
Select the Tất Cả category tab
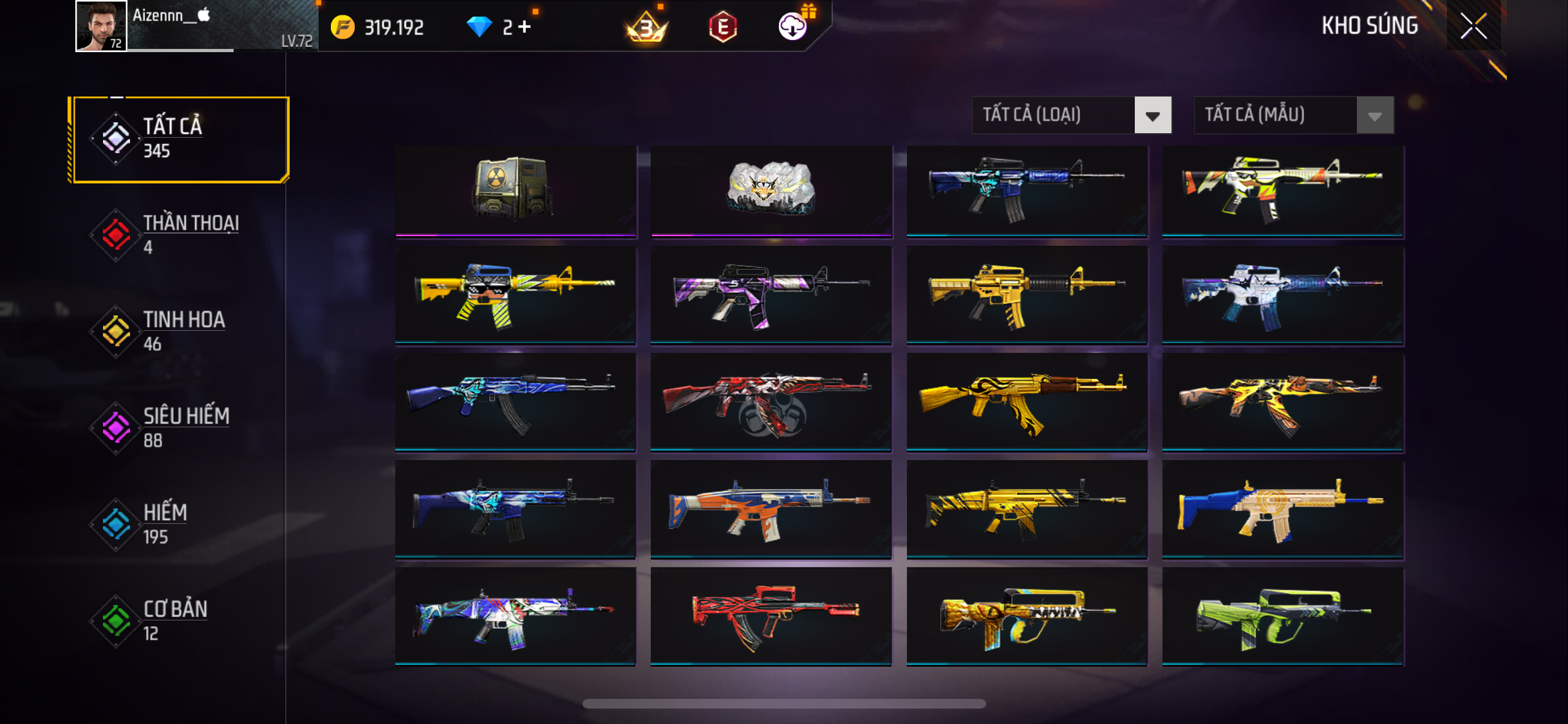coord(181,139)
